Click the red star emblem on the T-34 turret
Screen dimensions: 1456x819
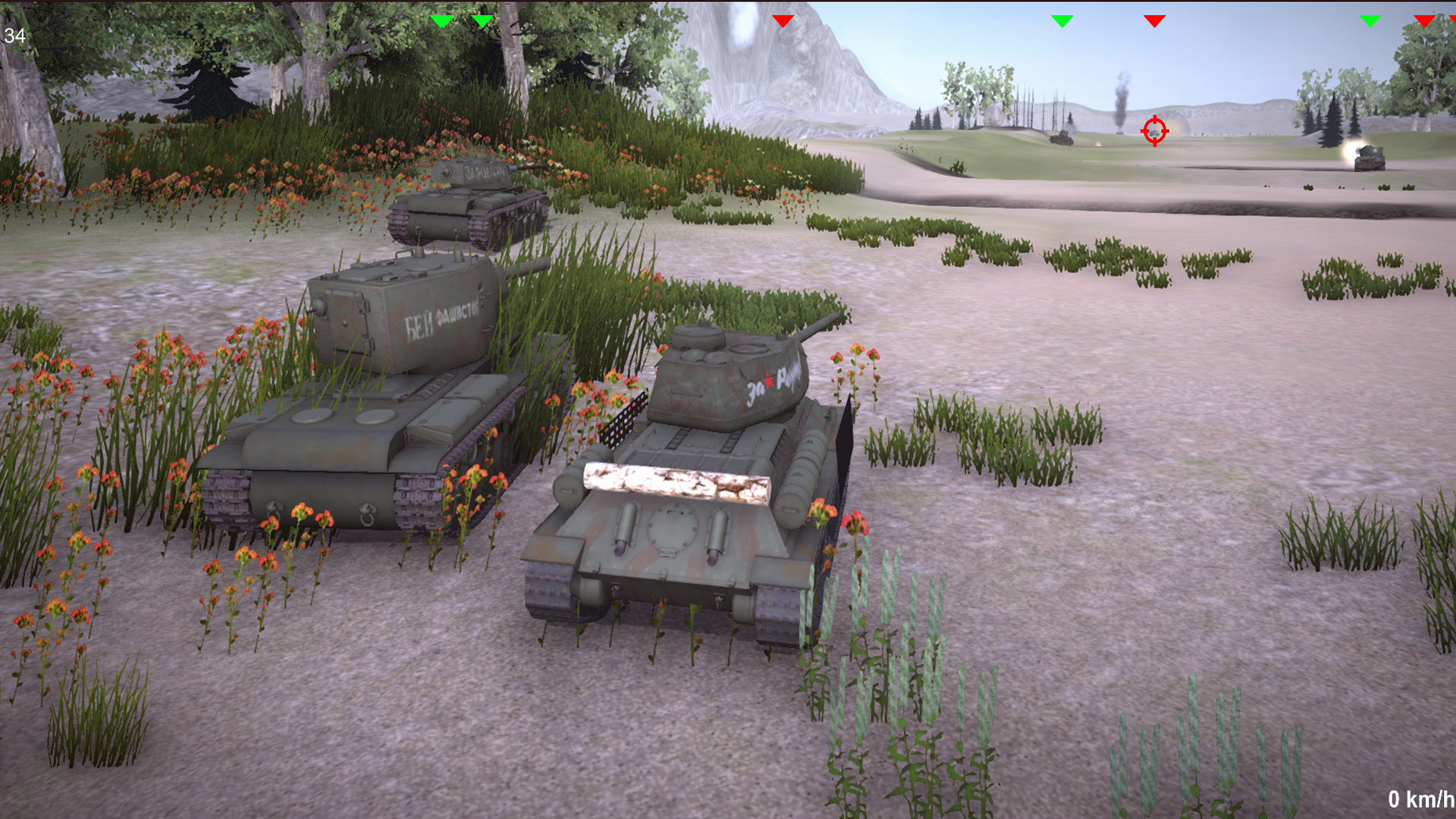[x=767, y=383]
